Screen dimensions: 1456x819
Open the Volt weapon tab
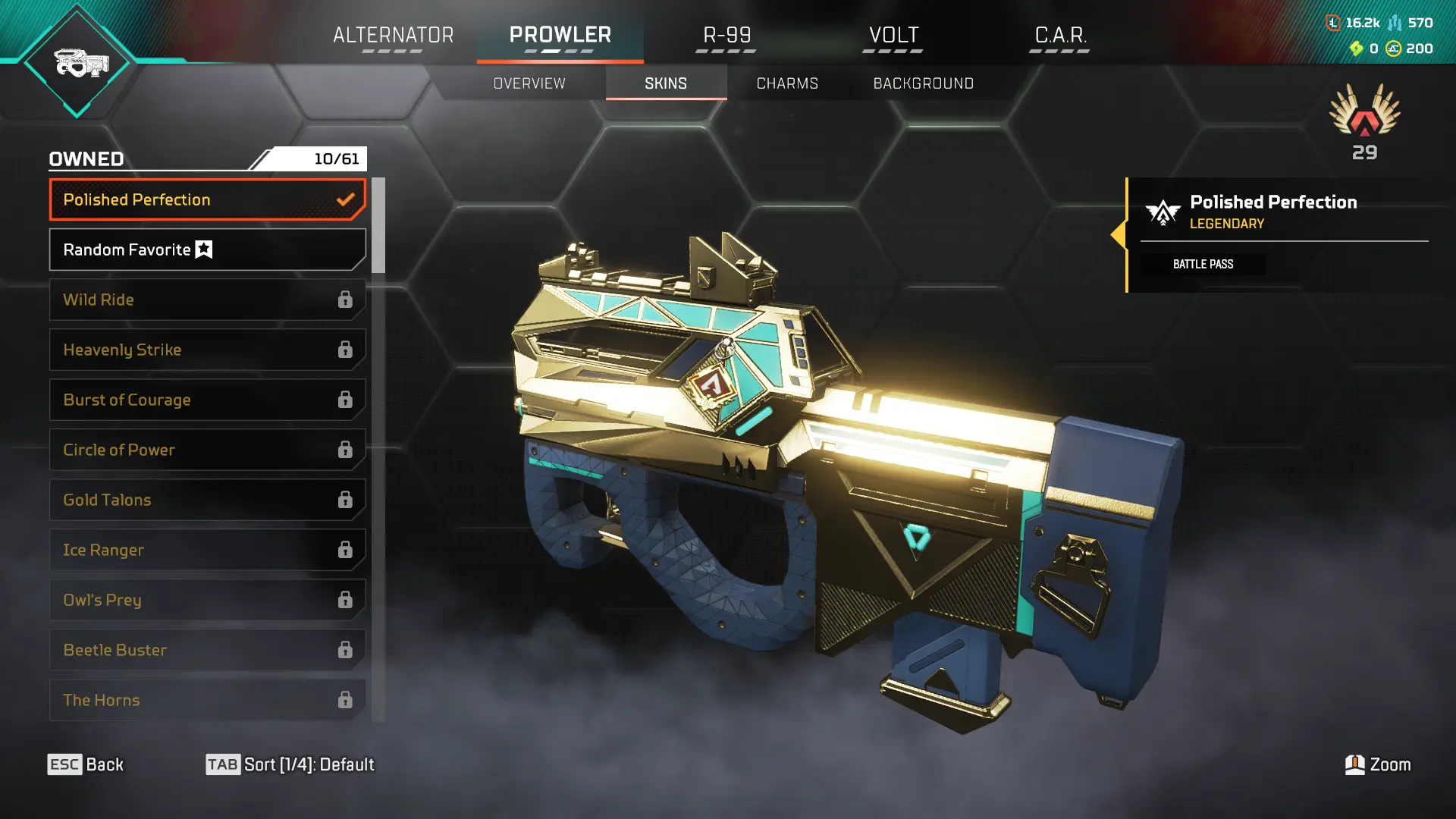(893, 36)
